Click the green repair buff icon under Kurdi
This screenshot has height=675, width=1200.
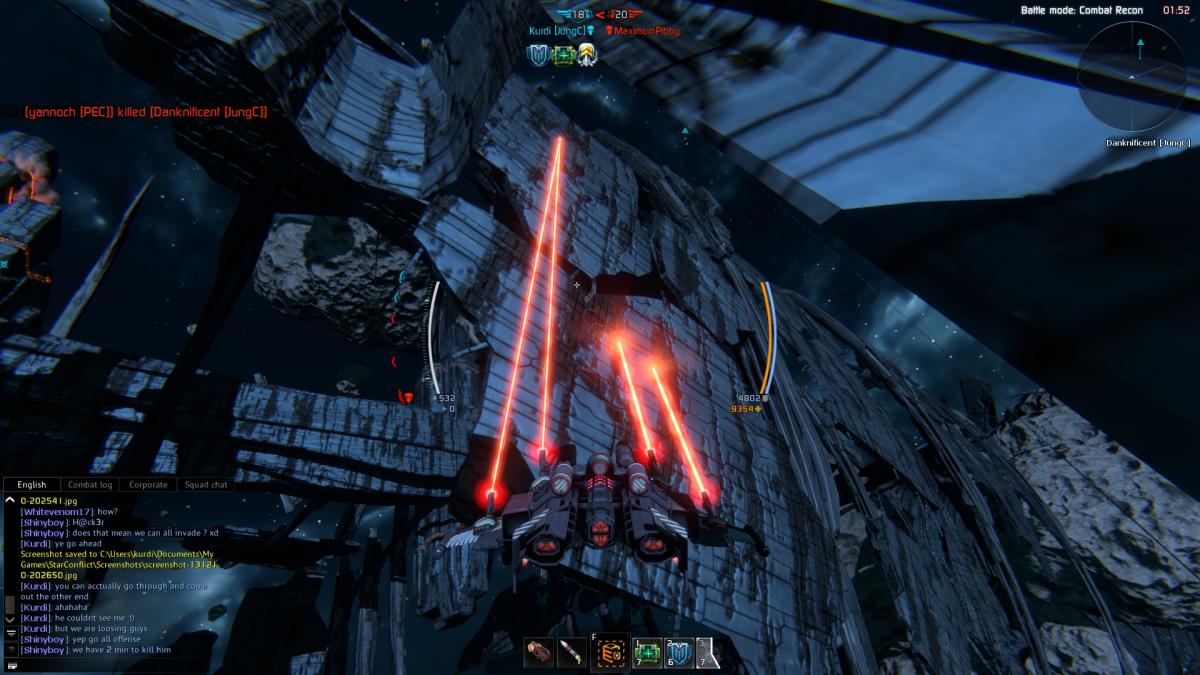(562, 54)
